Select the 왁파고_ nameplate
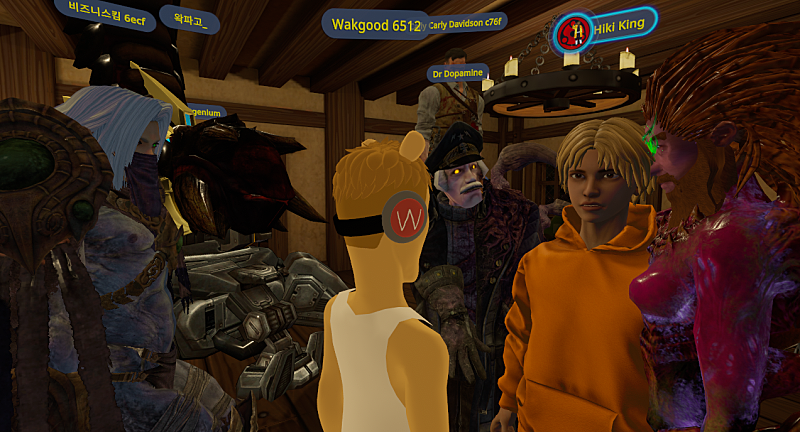 [x=188, y=20]
